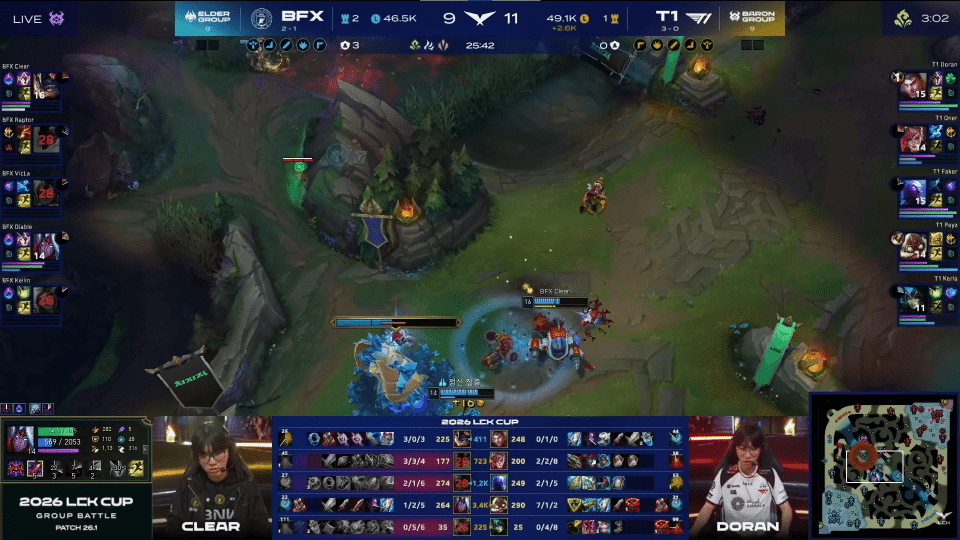Click the BFX team logo in the scorebar
The width and height of the screenshot is (960, 540).
coord(262,17)
